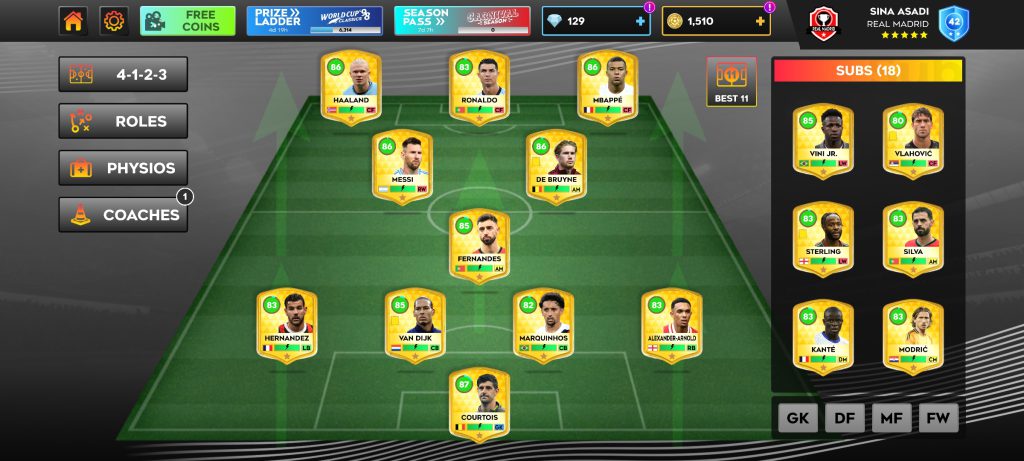Add more diamonds with plus button
Screen dimensions: 1024x461
pyautogui.click(x=640, y=21)
